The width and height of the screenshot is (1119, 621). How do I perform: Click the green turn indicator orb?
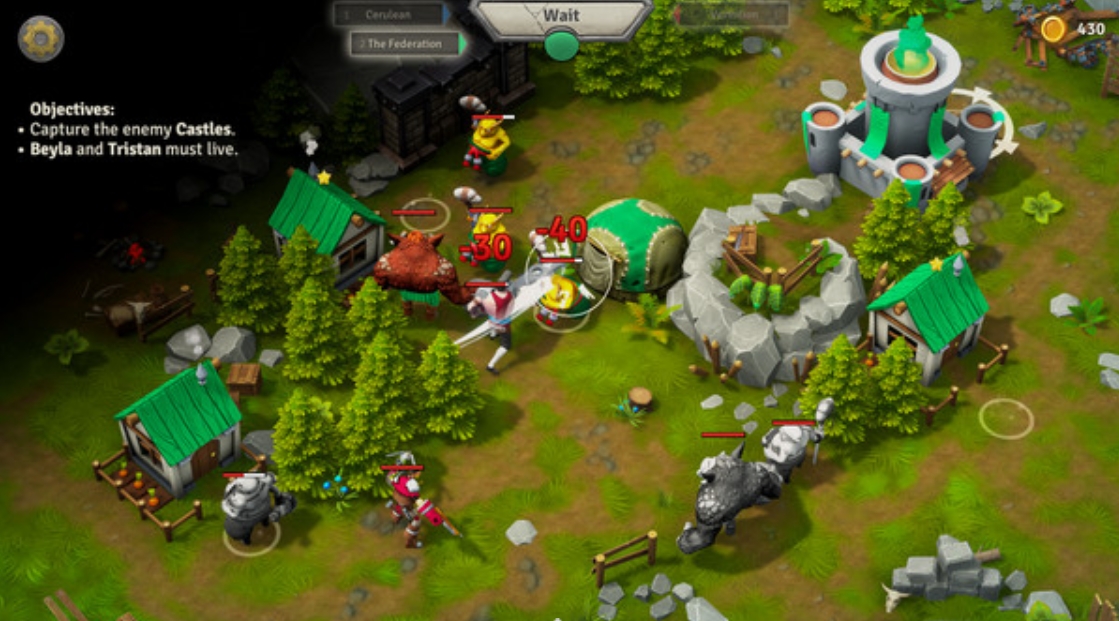click(561, 45)
